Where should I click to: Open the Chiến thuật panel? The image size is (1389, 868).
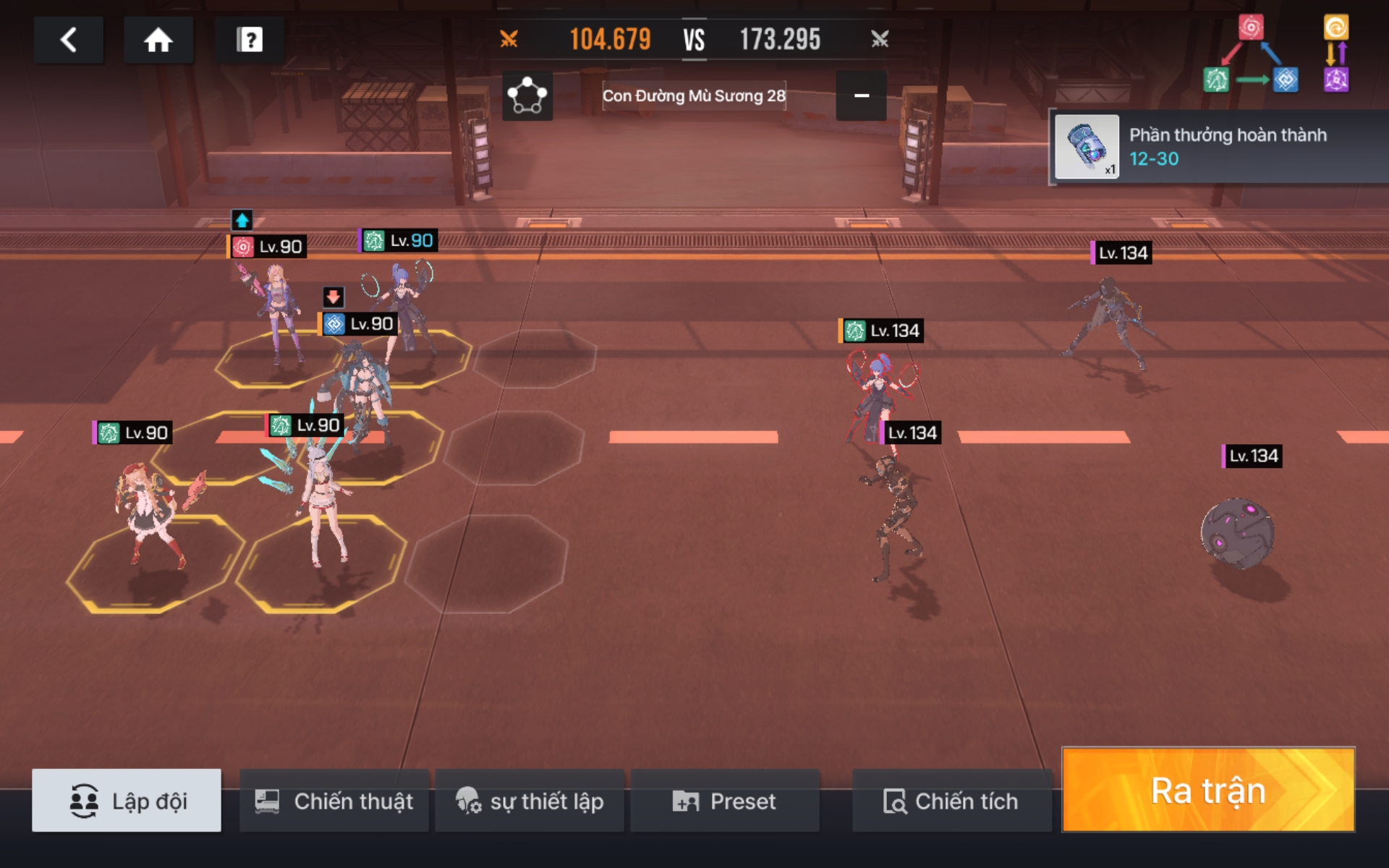coord(334,801)
